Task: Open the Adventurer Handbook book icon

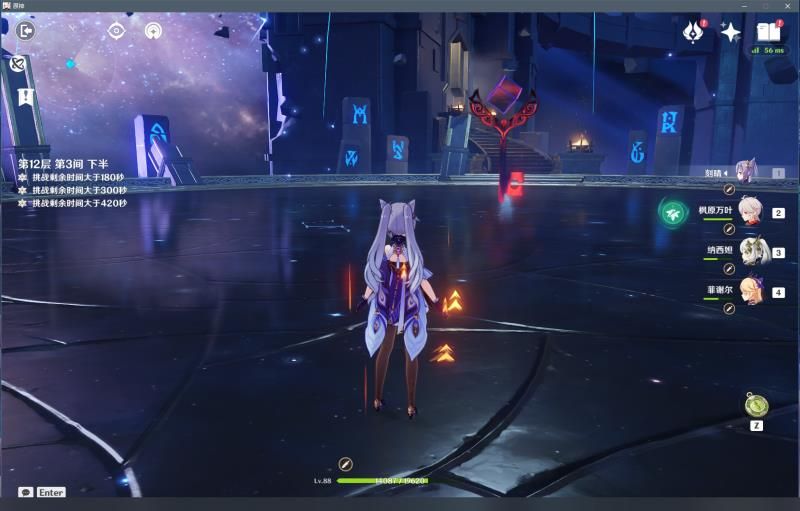Action: pyautogui.click(x=768, y=31)
